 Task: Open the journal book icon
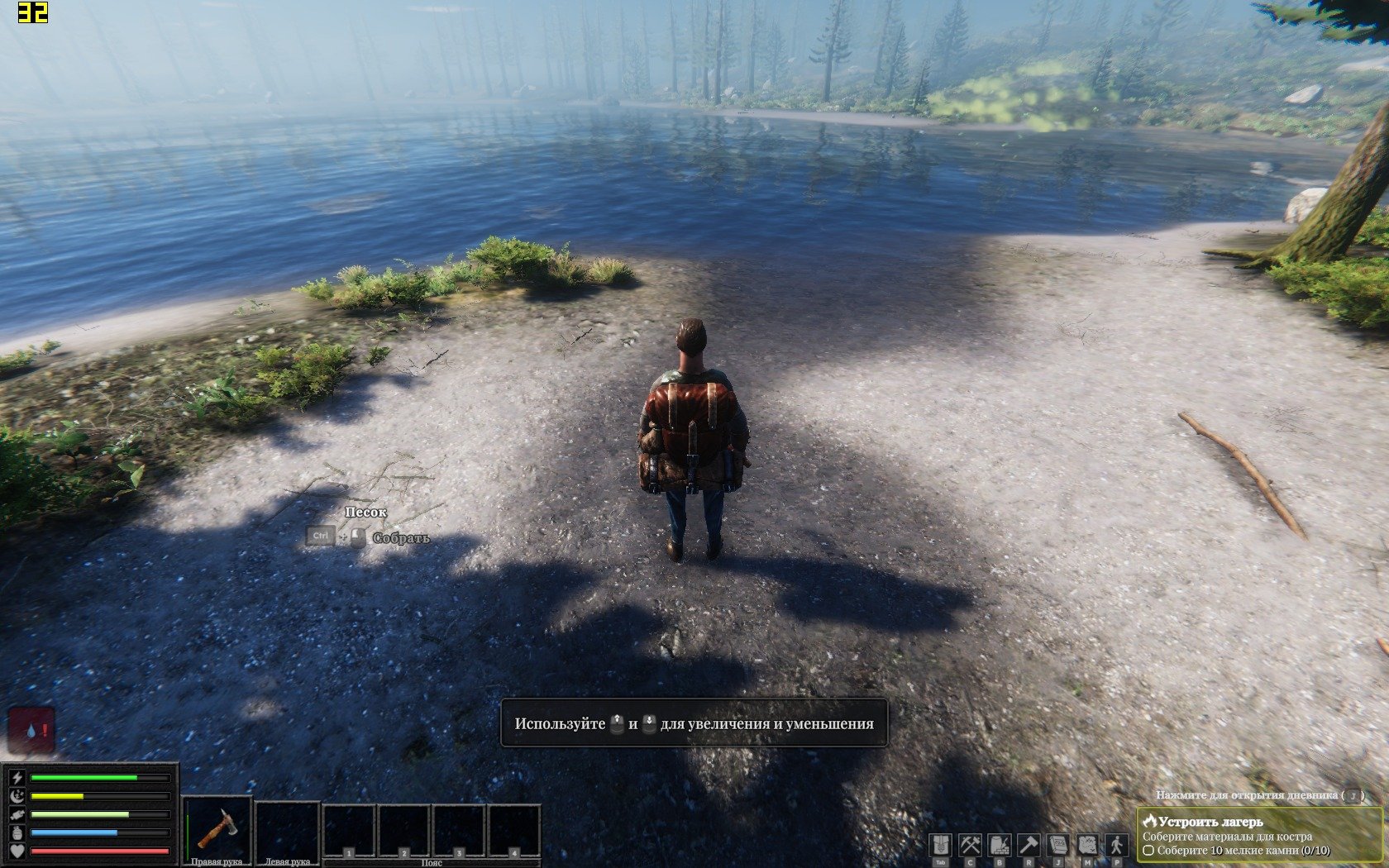pyautogui.click(x=1058, y=845)
